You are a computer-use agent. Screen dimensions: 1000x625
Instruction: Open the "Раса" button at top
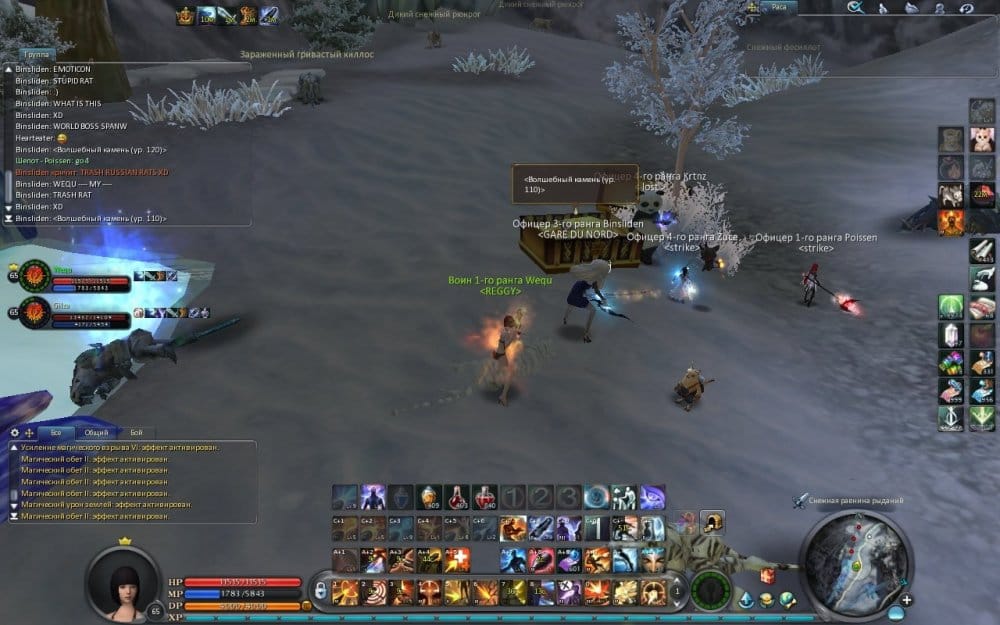[778, 7]
